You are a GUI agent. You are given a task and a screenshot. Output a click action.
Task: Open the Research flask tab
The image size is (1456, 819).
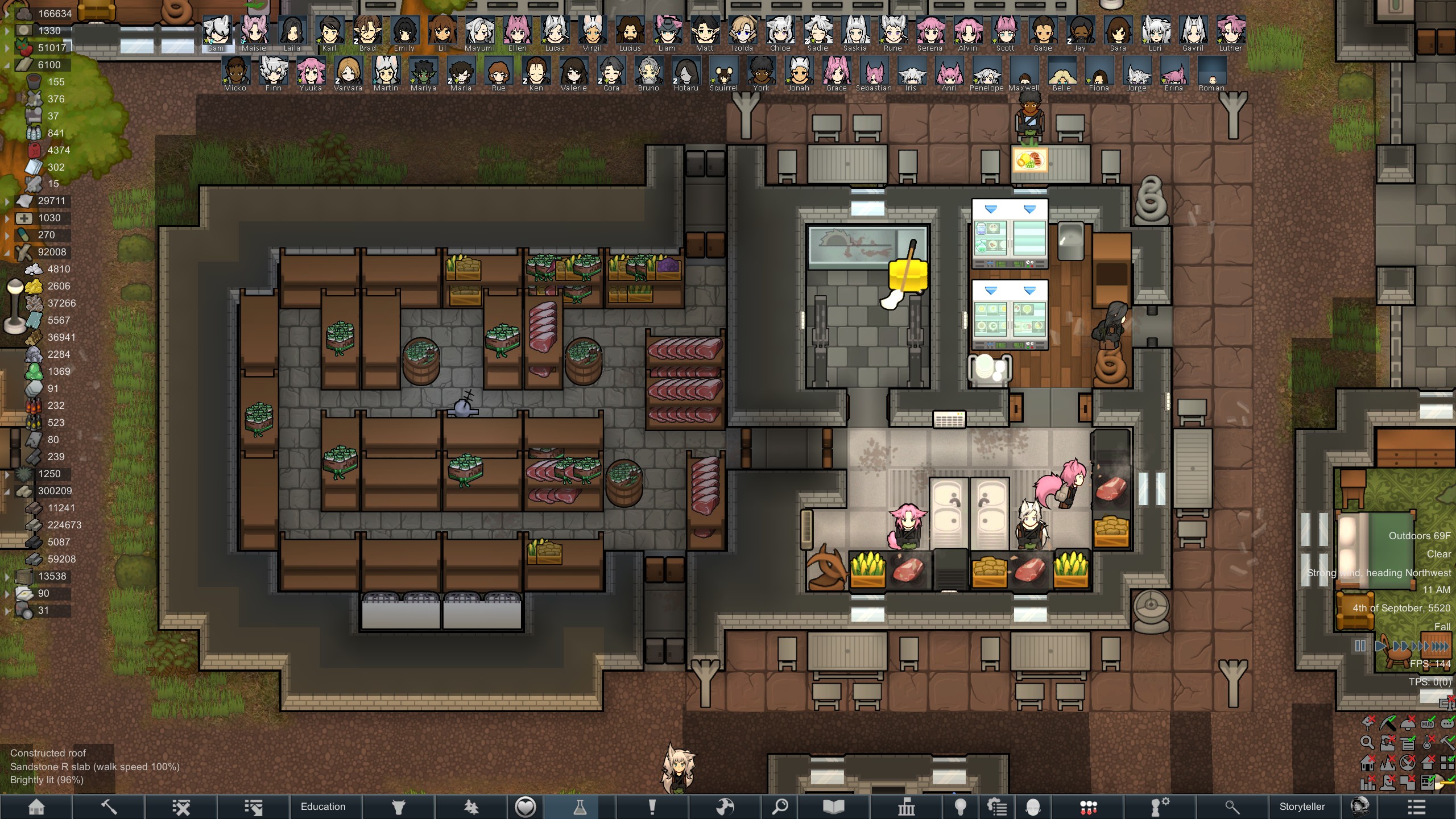[x=580, y=806]
